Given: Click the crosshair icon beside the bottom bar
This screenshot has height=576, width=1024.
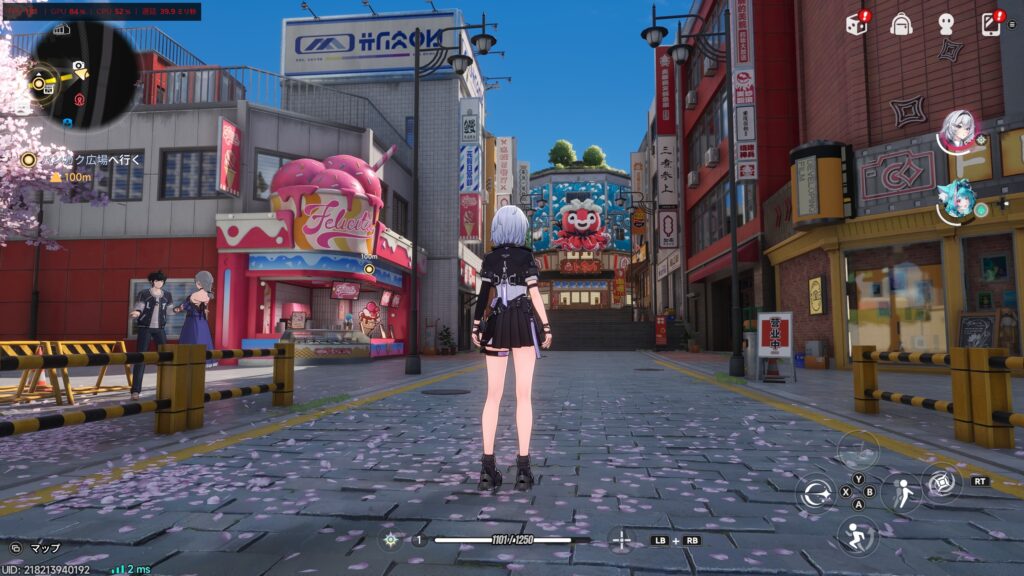Looking at the screenshot, I should (620, 540).
